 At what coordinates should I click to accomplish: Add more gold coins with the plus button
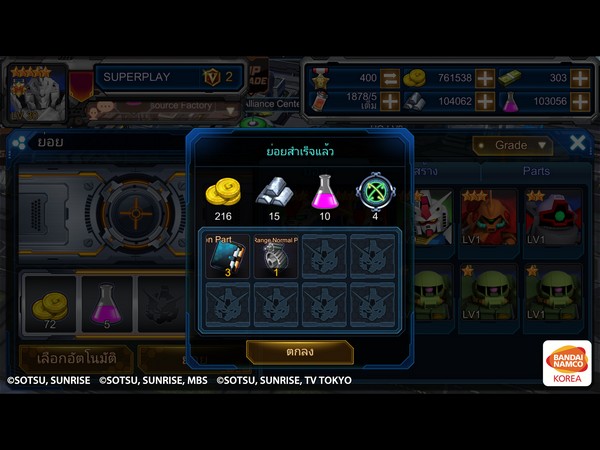[x=484, y=78]
